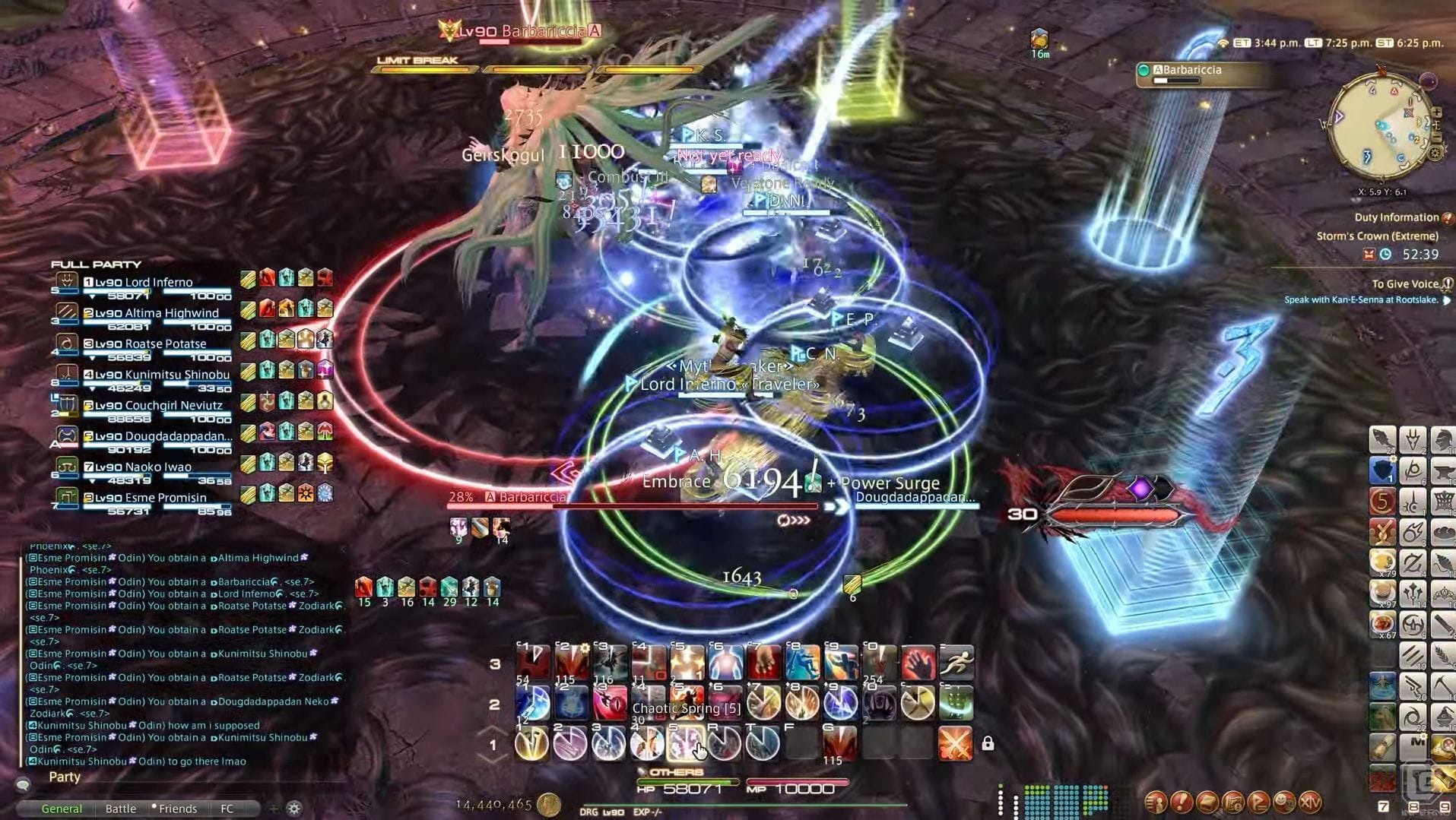Viewport: 1456px width, 820px height.
Task: Click the Notices exclamation mark icon
Action: pyautogui.click(x=1183, y=802)
